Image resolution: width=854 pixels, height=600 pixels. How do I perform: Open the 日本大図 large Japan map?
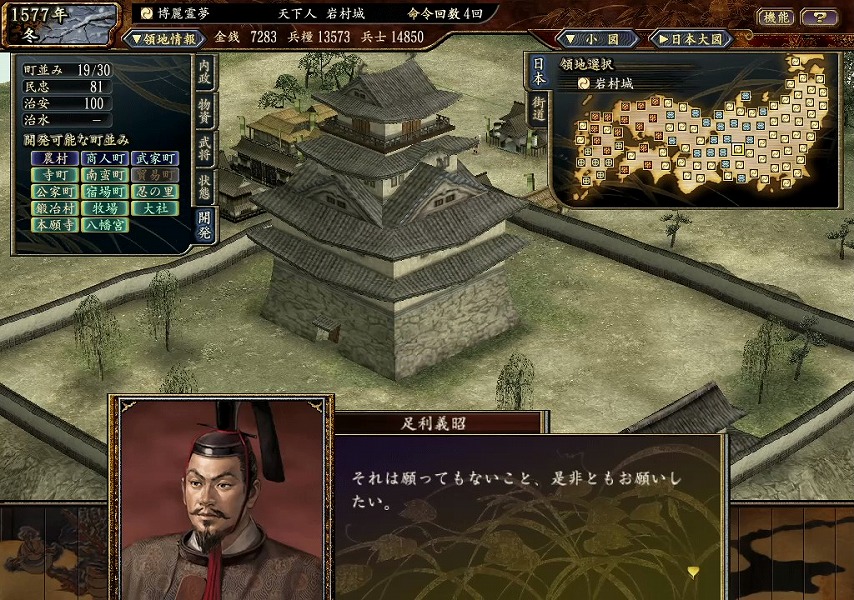tap(692, 38)
